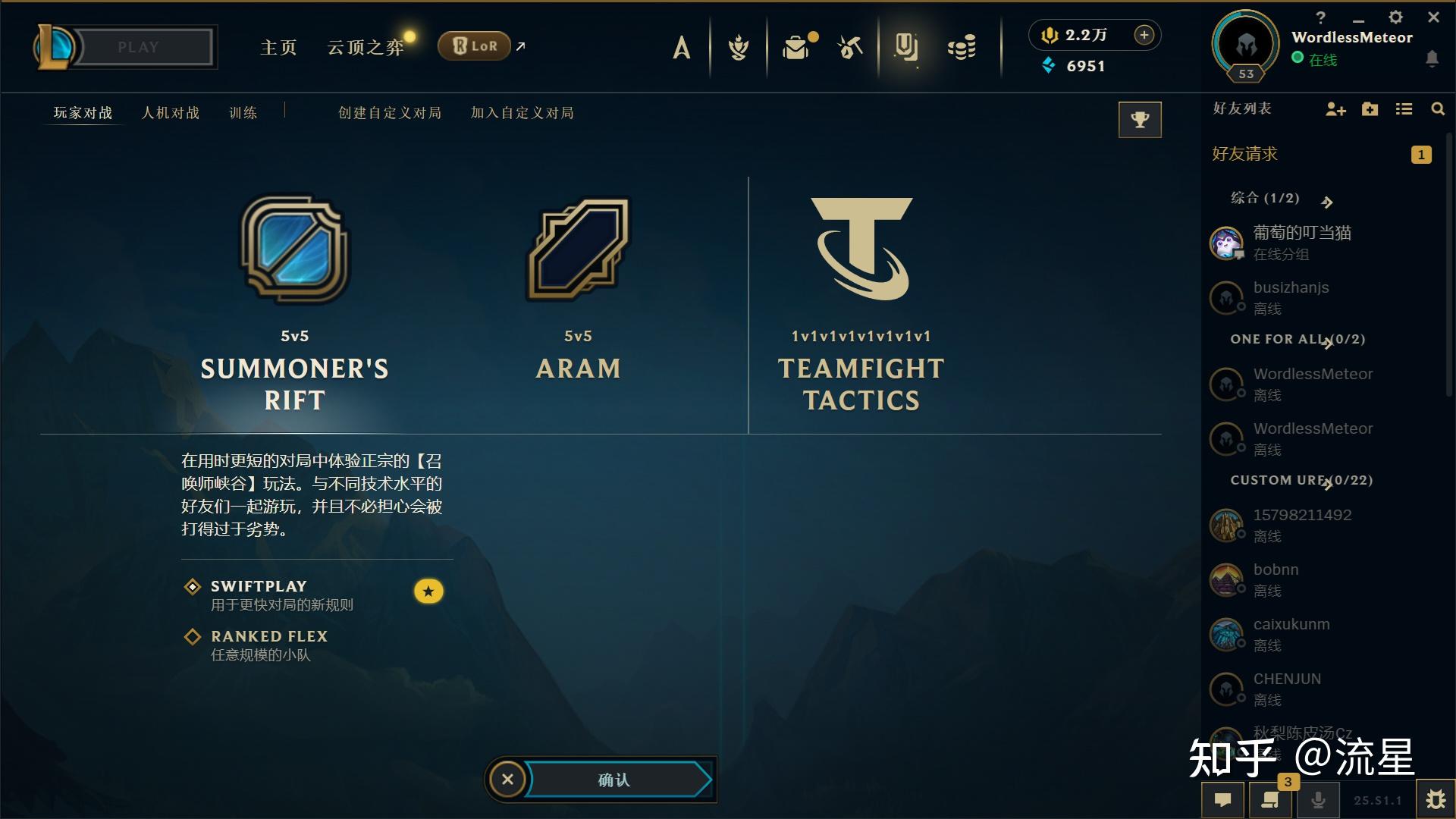Switch to the 人机对战 tab
This screenshot has height=819, width=1456.
[x=171, y=113]
